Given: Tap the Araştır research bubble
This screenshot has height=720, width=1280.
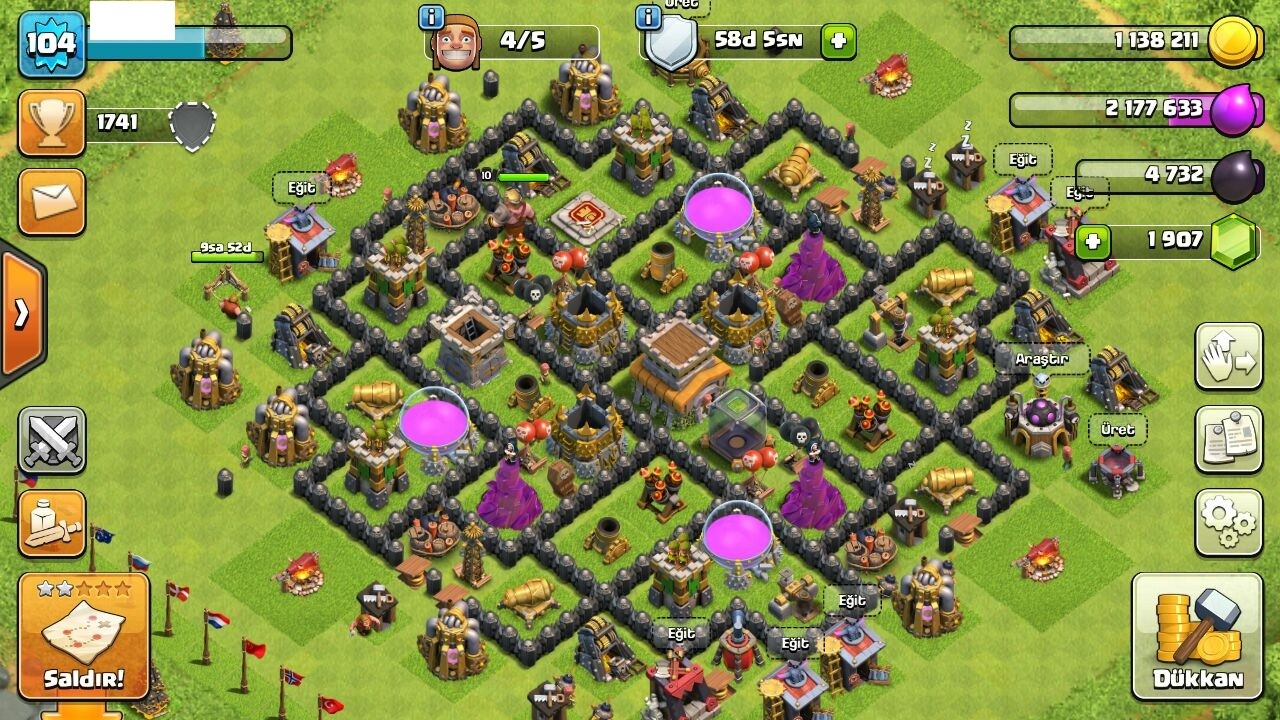Looking at the screenshot, I should (x=1041, y=358).
